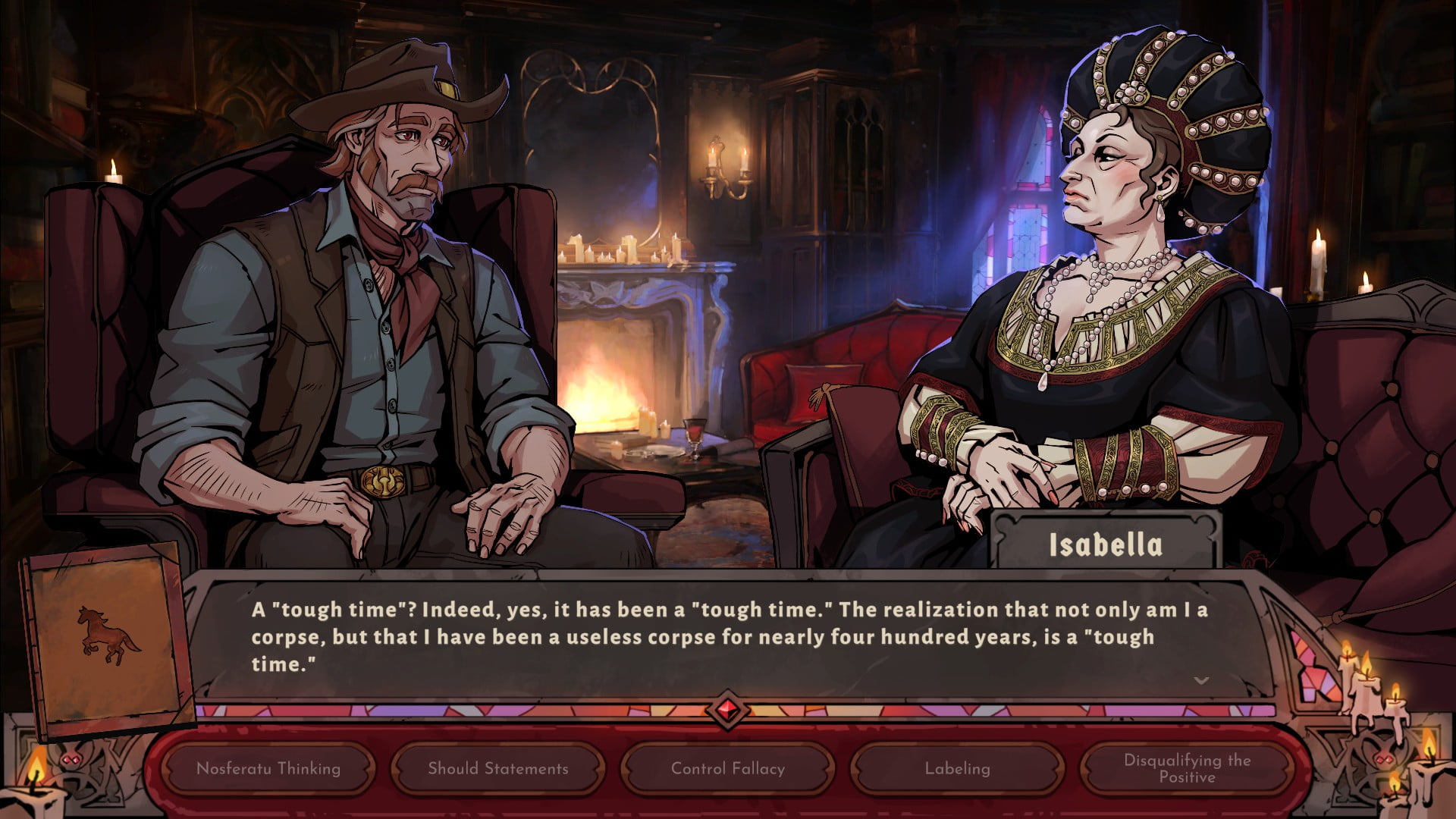The width and height of the screenshot is (1456, 819).
Task: Choose Labeling as the distortion
Action: pyautogui.click(x=957, y=768)
